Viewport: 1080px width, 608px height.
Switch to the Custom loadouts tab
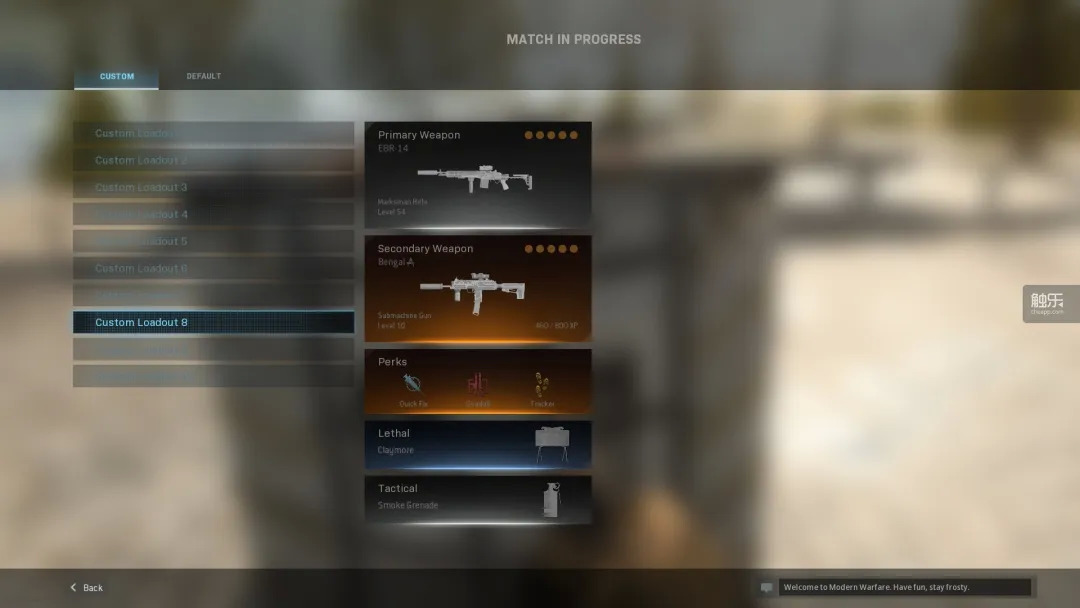coord(116,77)
